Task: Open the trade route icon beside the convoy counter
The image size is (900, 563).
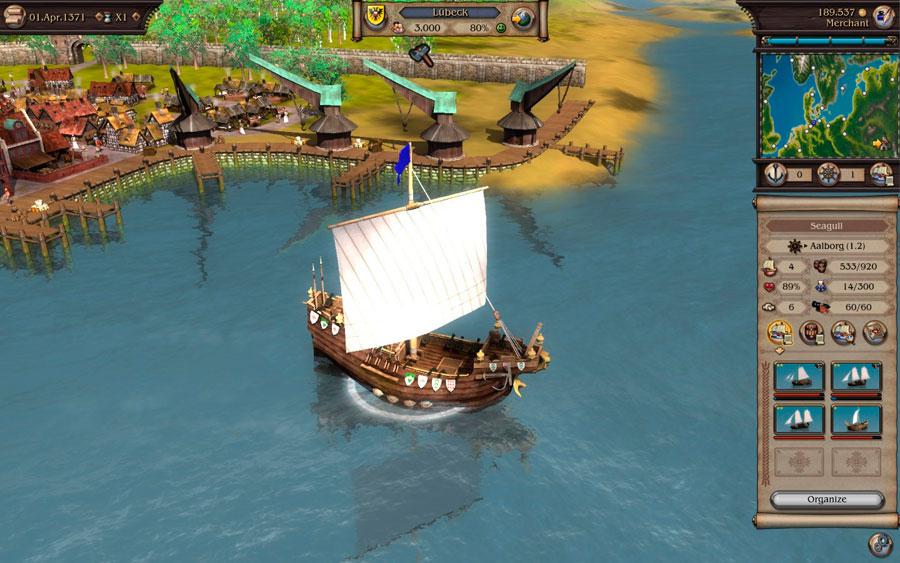Action: [x=878, y=174]
